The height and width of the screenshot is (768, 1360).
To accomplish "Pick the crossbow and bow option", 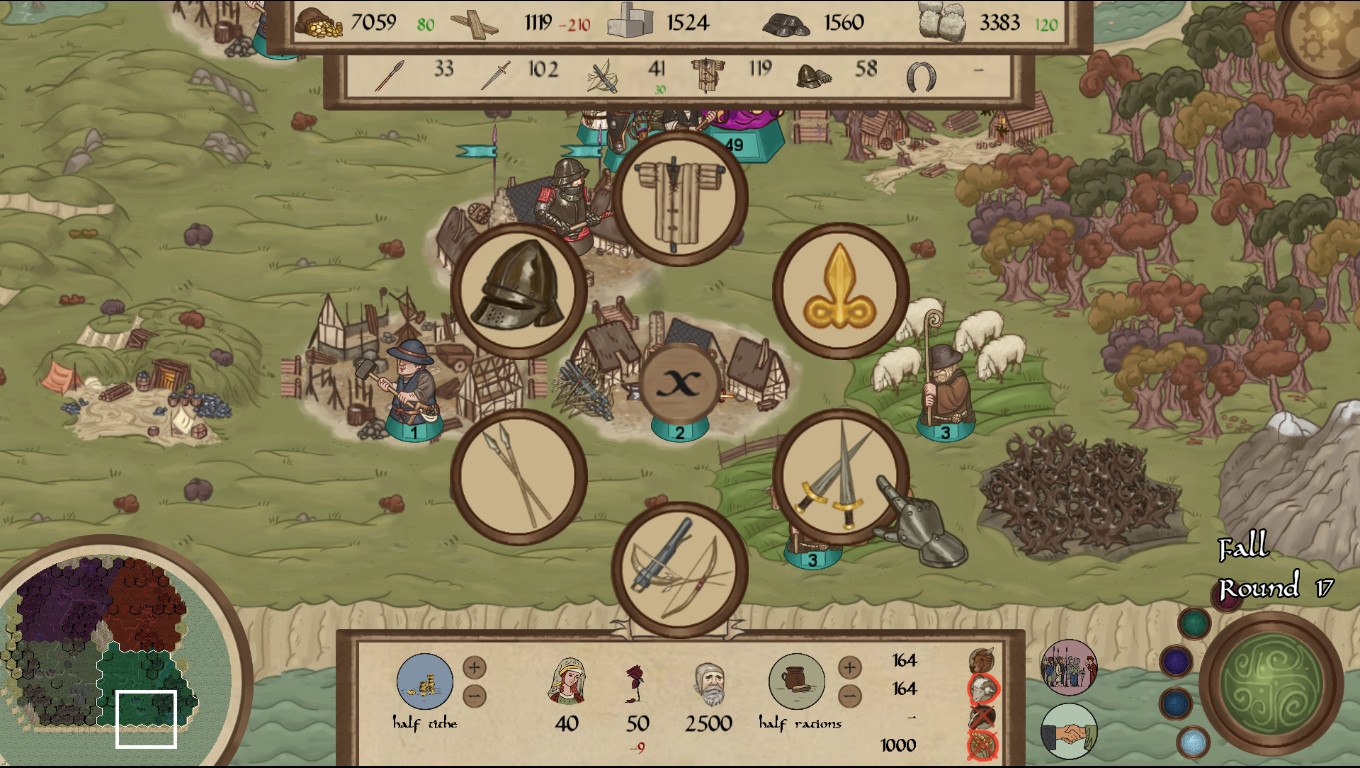I will [x=680, y=570].
